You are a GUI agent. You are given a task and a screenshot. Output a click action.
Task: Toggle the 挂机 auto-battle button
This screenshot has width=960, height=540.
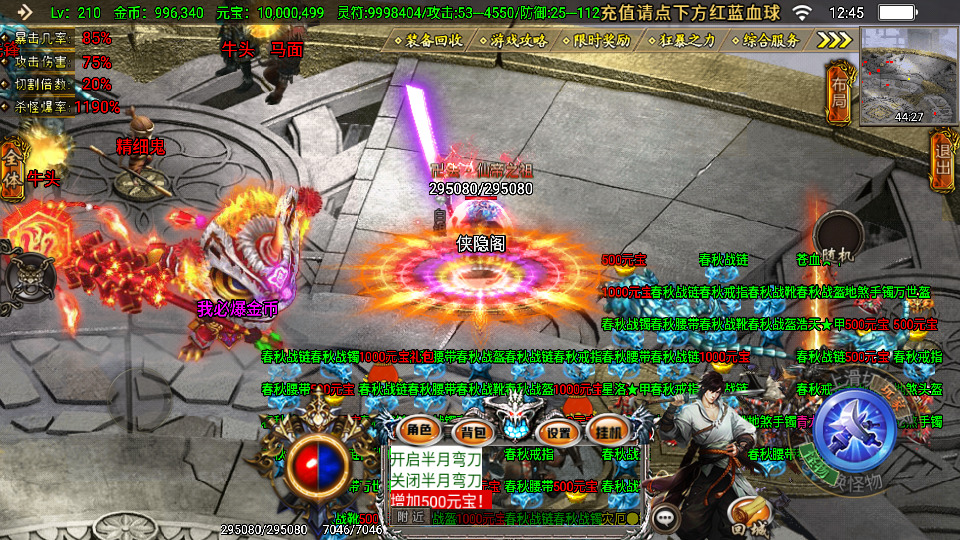(607, 431)
